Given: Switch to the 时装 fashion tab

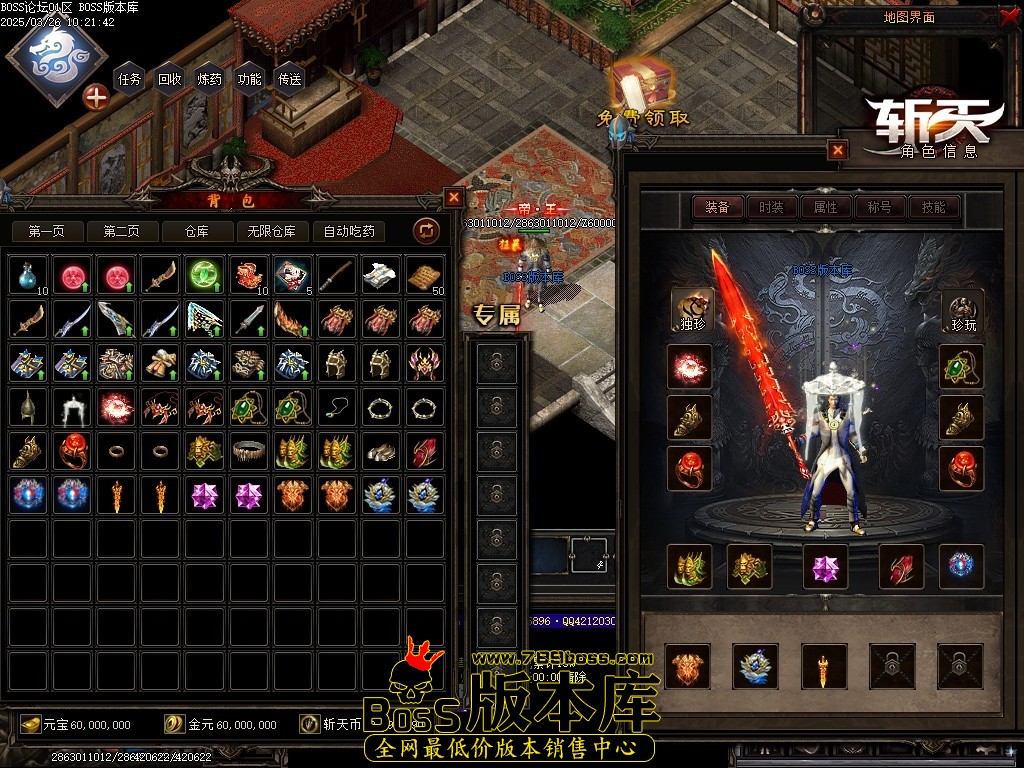Looking at the screenshot, I should (771, 207).
